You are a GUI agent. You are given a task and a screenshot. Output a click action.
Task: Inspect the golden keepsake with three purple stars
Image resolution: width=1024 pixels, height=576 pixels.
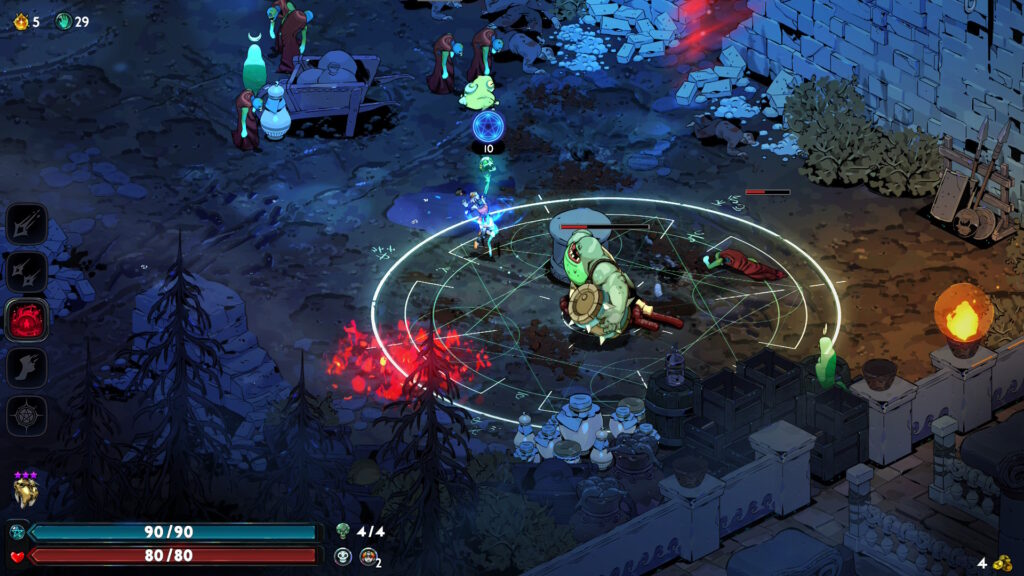(25, 491)
